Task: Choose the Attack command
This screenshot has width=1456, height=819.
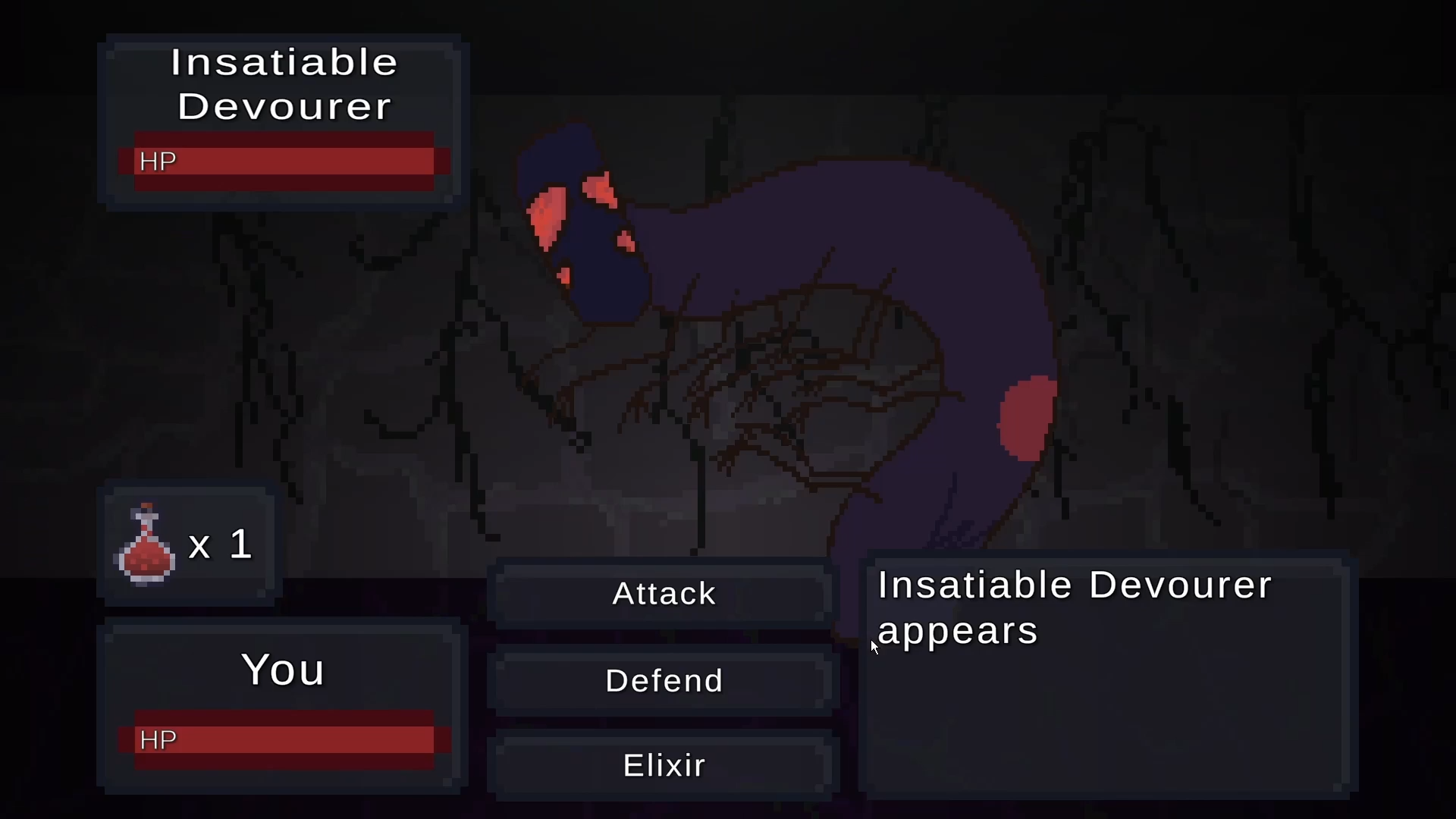Action: click(x=664, y=594)
